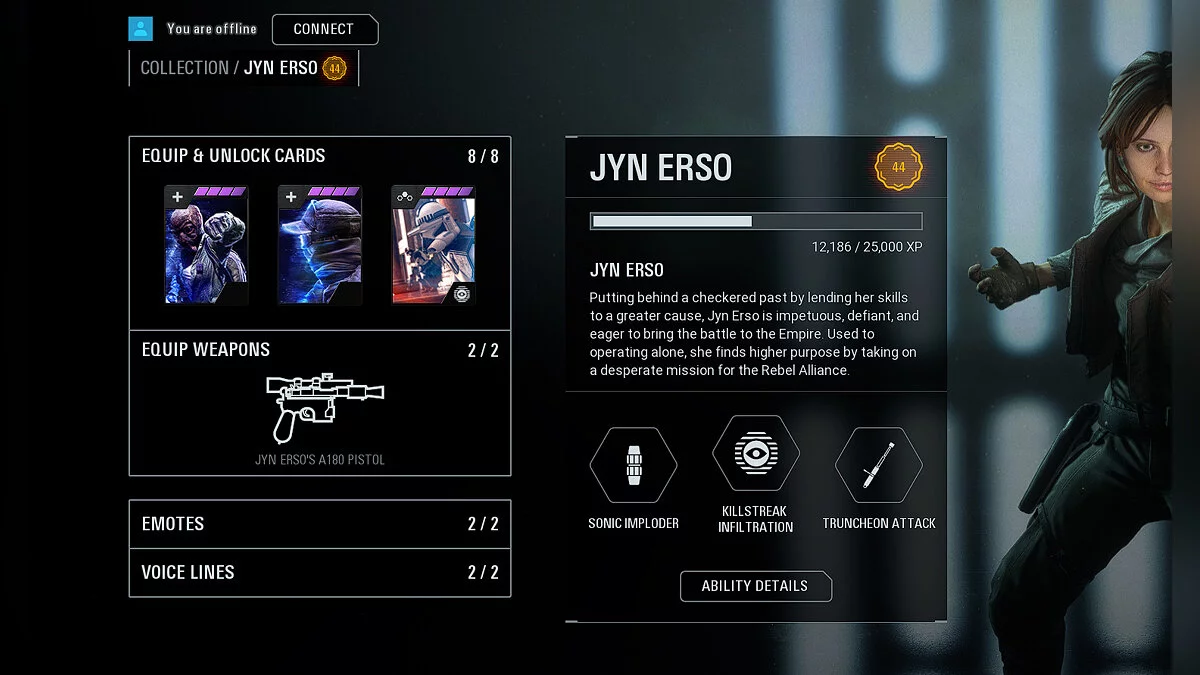Pick the white trooper star card
The image size is (1200, 675).
click(x=433, y=245)
